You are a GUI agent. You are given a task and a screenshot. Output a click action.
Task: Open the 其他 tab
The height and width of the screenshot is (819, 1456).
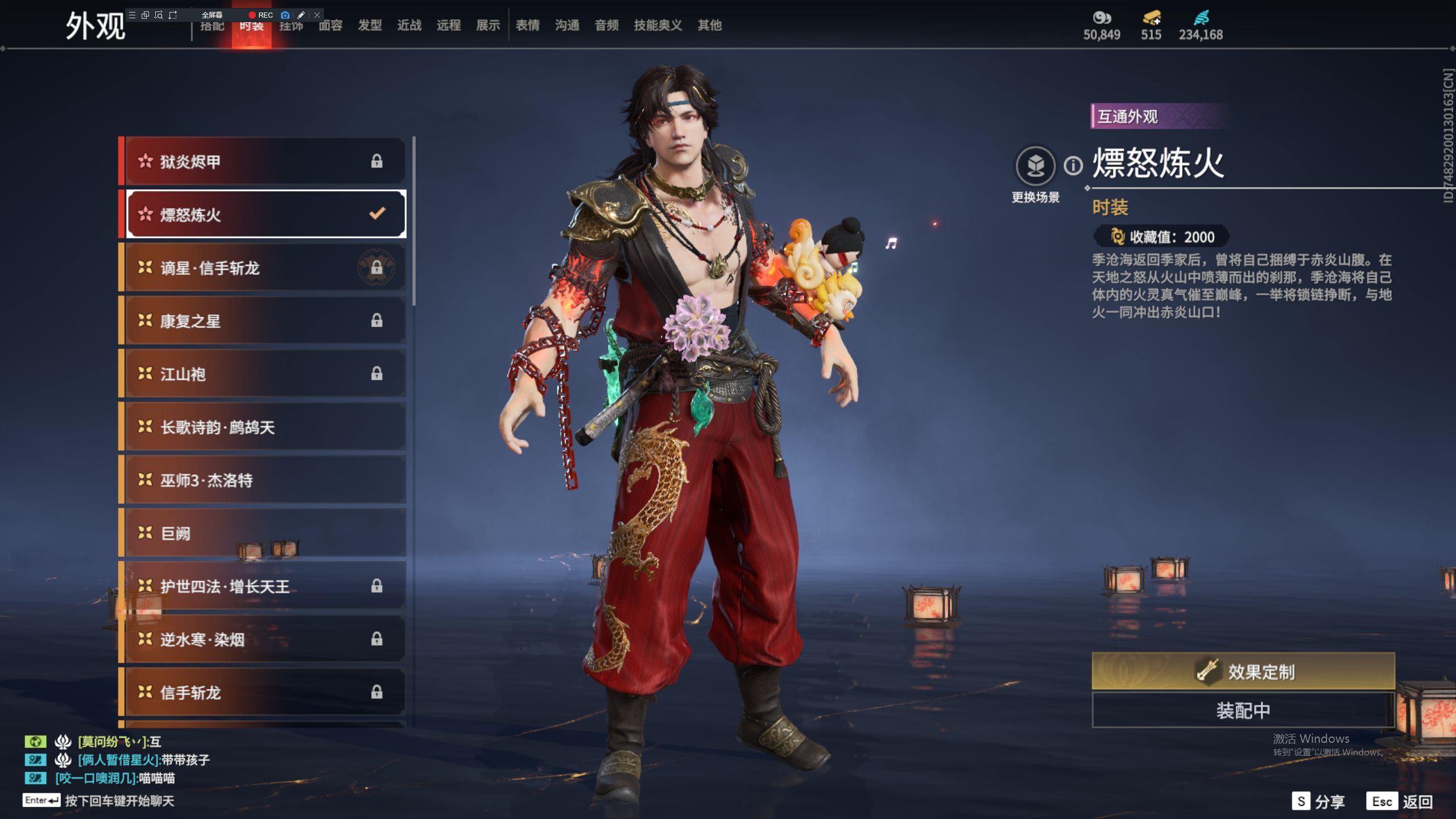(709, 26)
